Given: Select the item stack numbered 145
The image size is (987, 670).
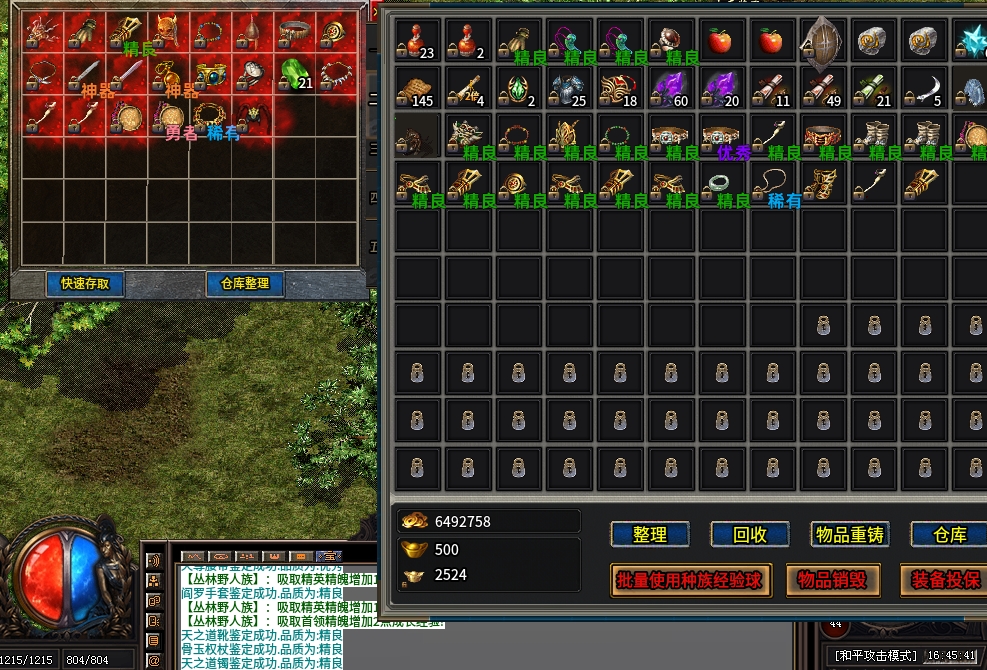Looking at the screenshot, I should pos(418,89).
